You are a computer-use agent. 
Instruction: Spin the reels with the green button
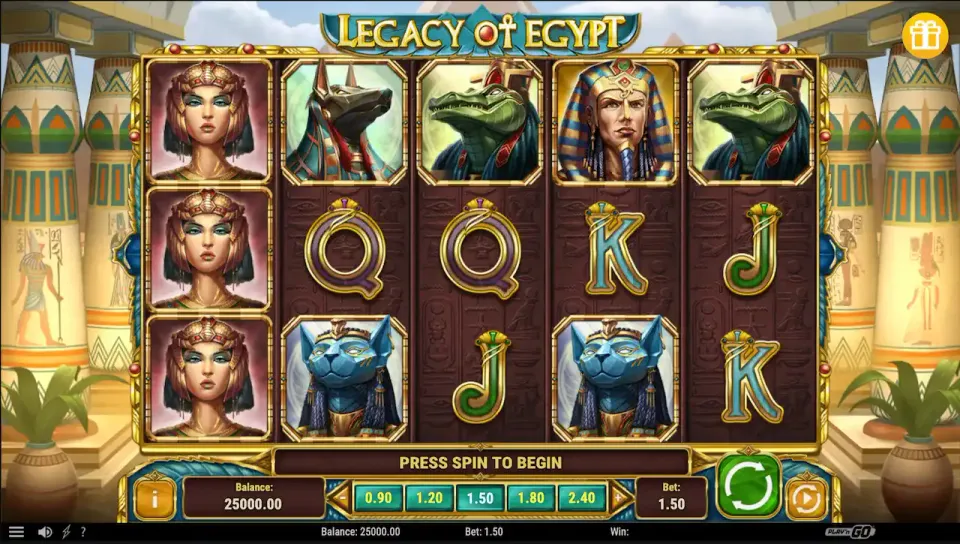pos(748,487)
